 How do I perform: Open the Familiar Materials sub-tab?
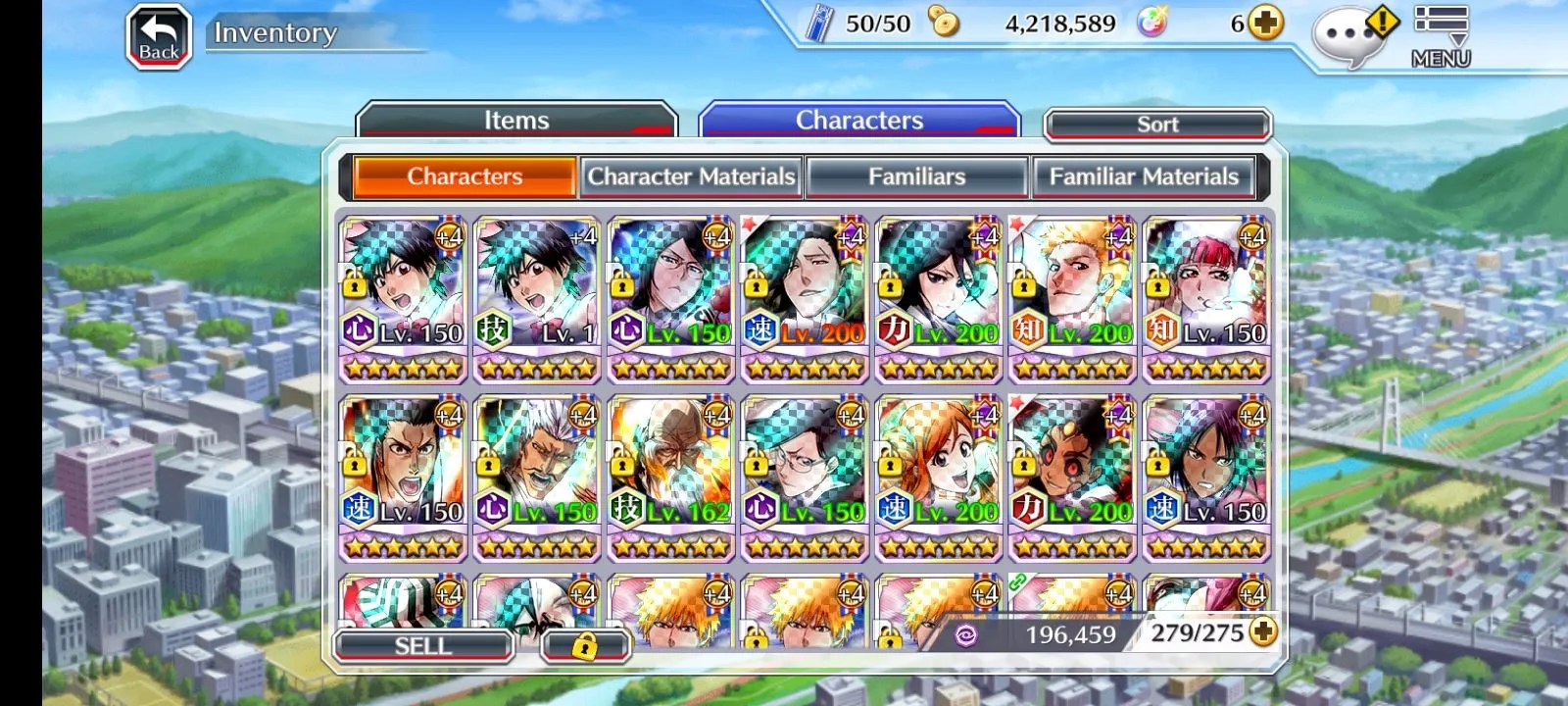1144,176
